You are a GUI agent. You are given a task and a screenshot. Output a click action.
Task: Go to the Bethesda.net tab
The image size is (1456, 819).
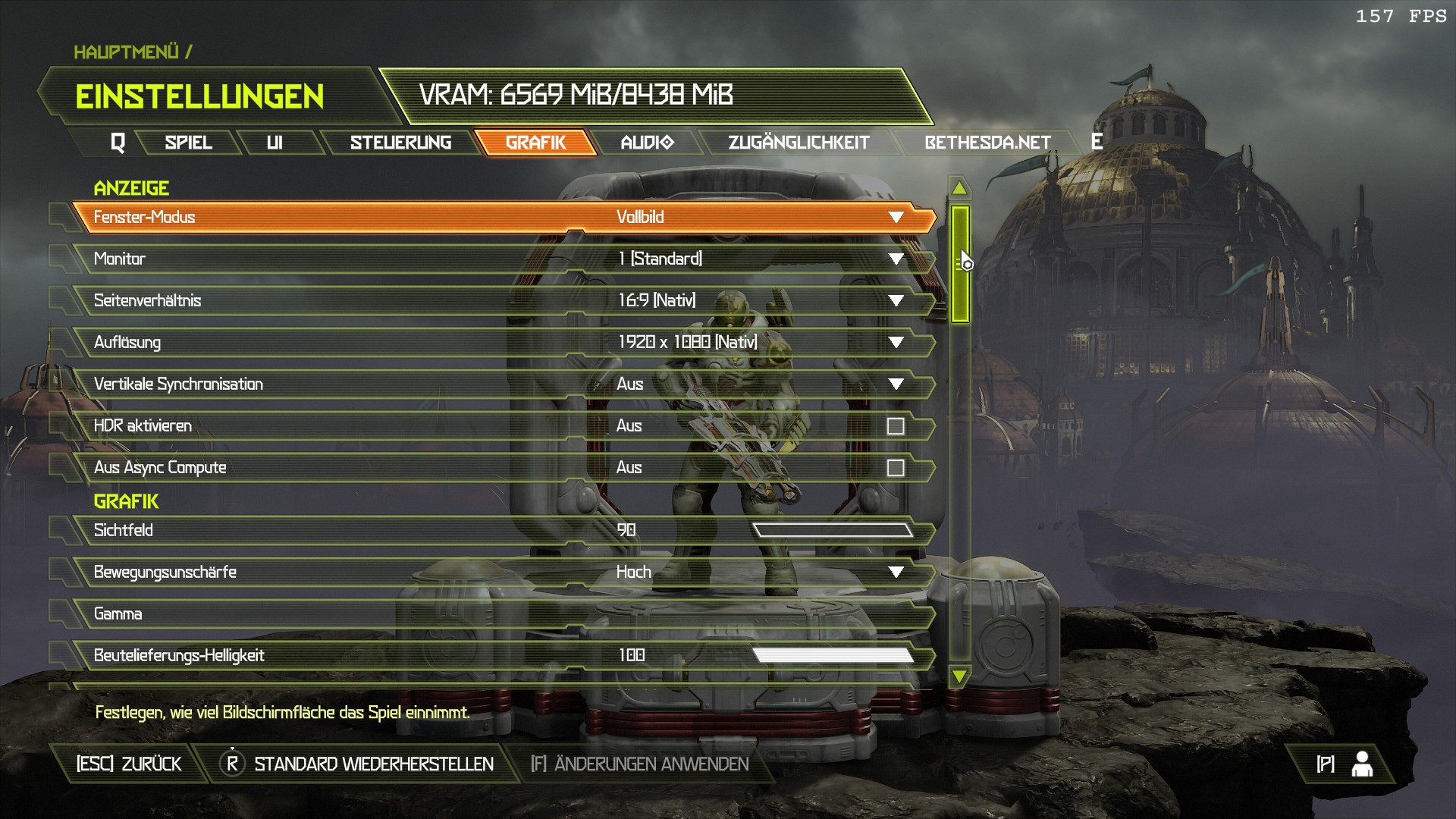[987, 143]
